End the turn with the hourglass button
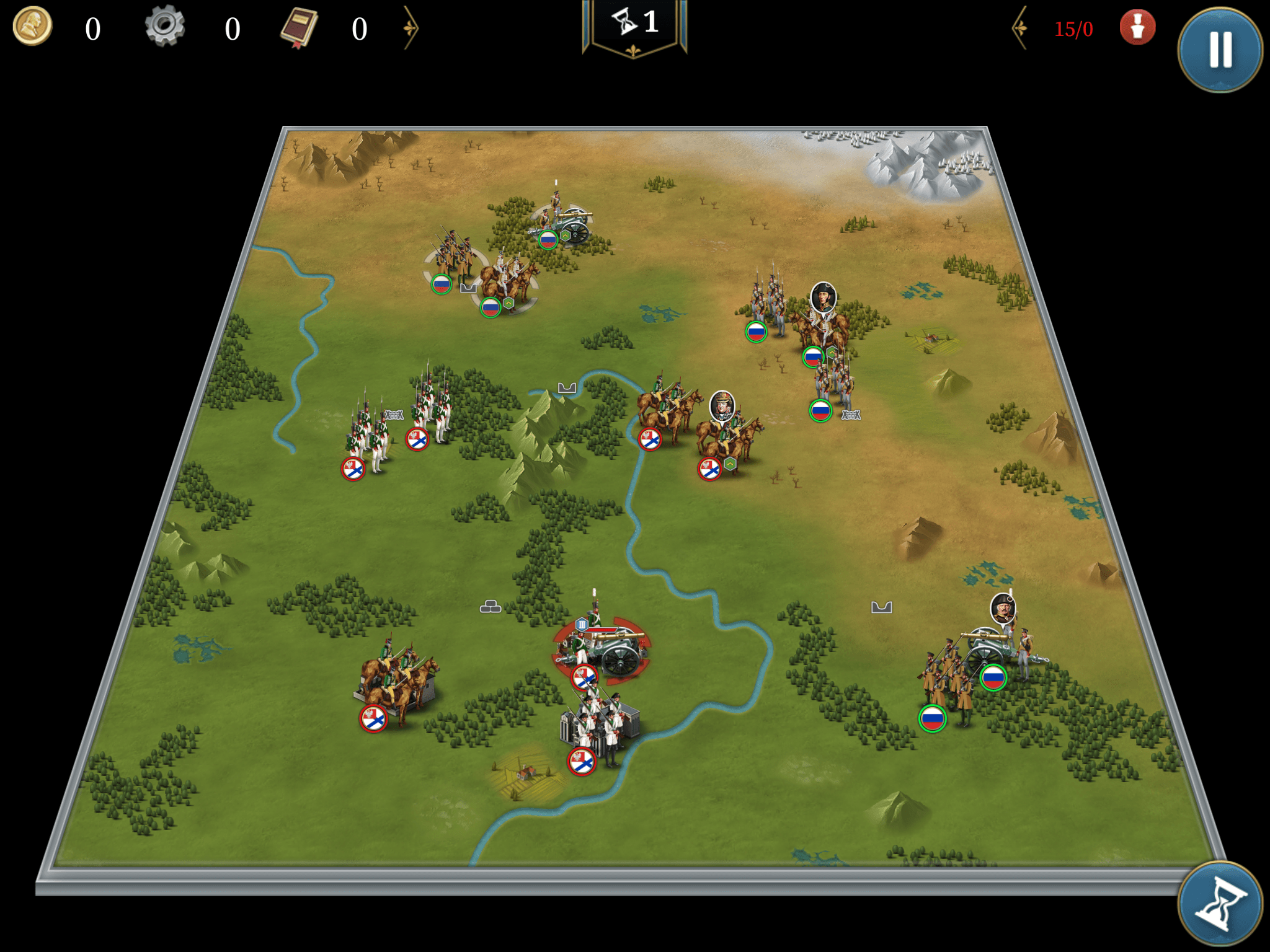Image resolution: width=1270 pixels, height=952 pixels. (1220, 904)
